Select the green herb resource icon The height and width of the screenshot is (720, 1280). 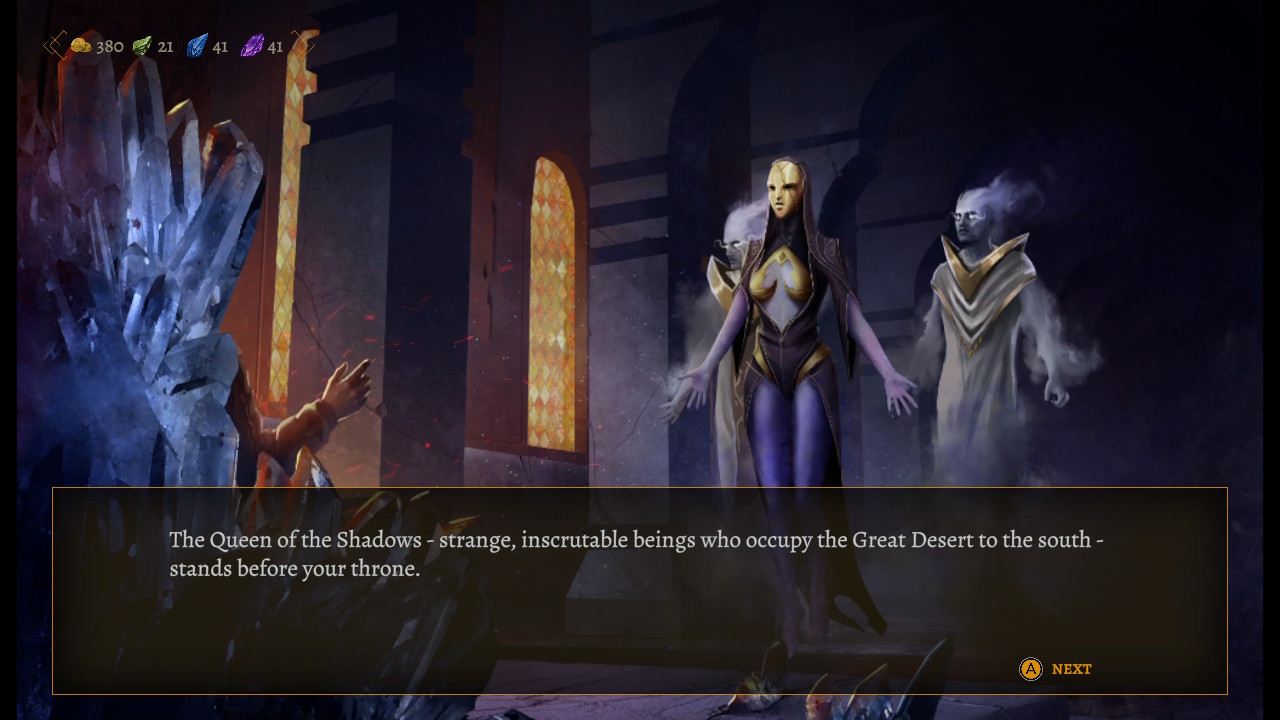coord(141,45)
